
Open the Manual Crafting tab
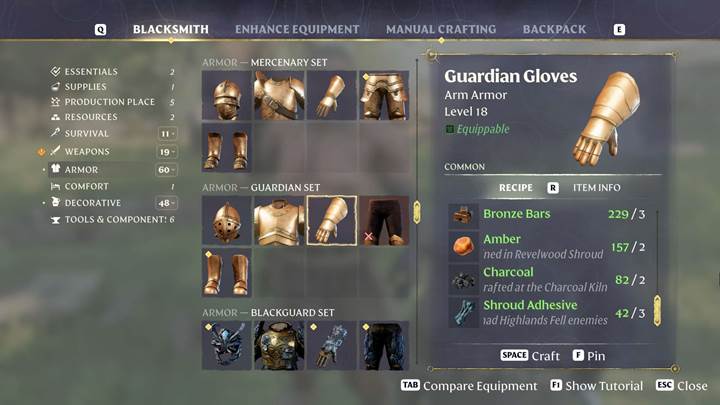click(440, 29)
